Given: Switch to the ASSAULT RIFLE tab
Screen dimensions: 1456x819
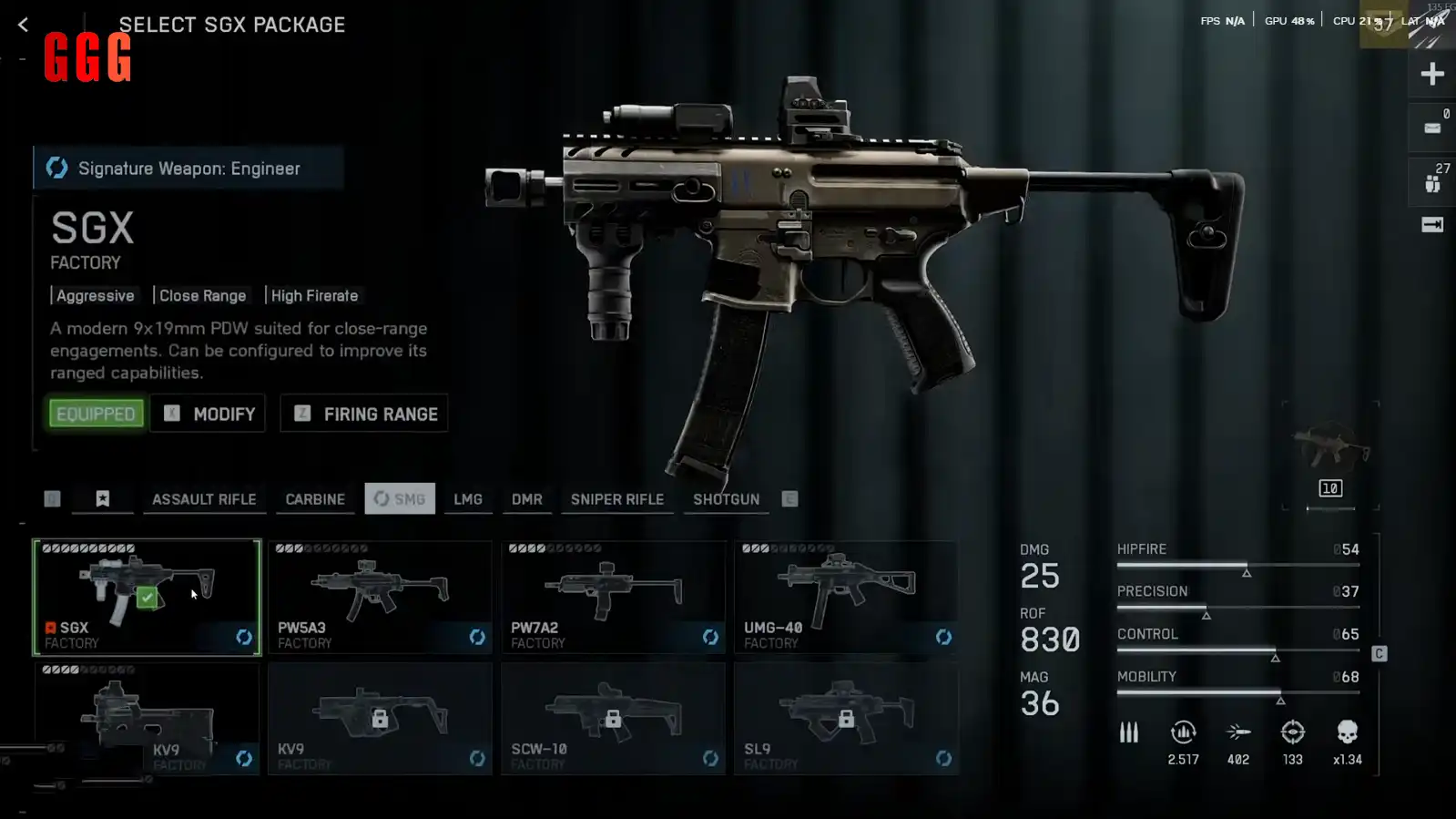Looking at the screenshot, I should (x=204, y=499).
